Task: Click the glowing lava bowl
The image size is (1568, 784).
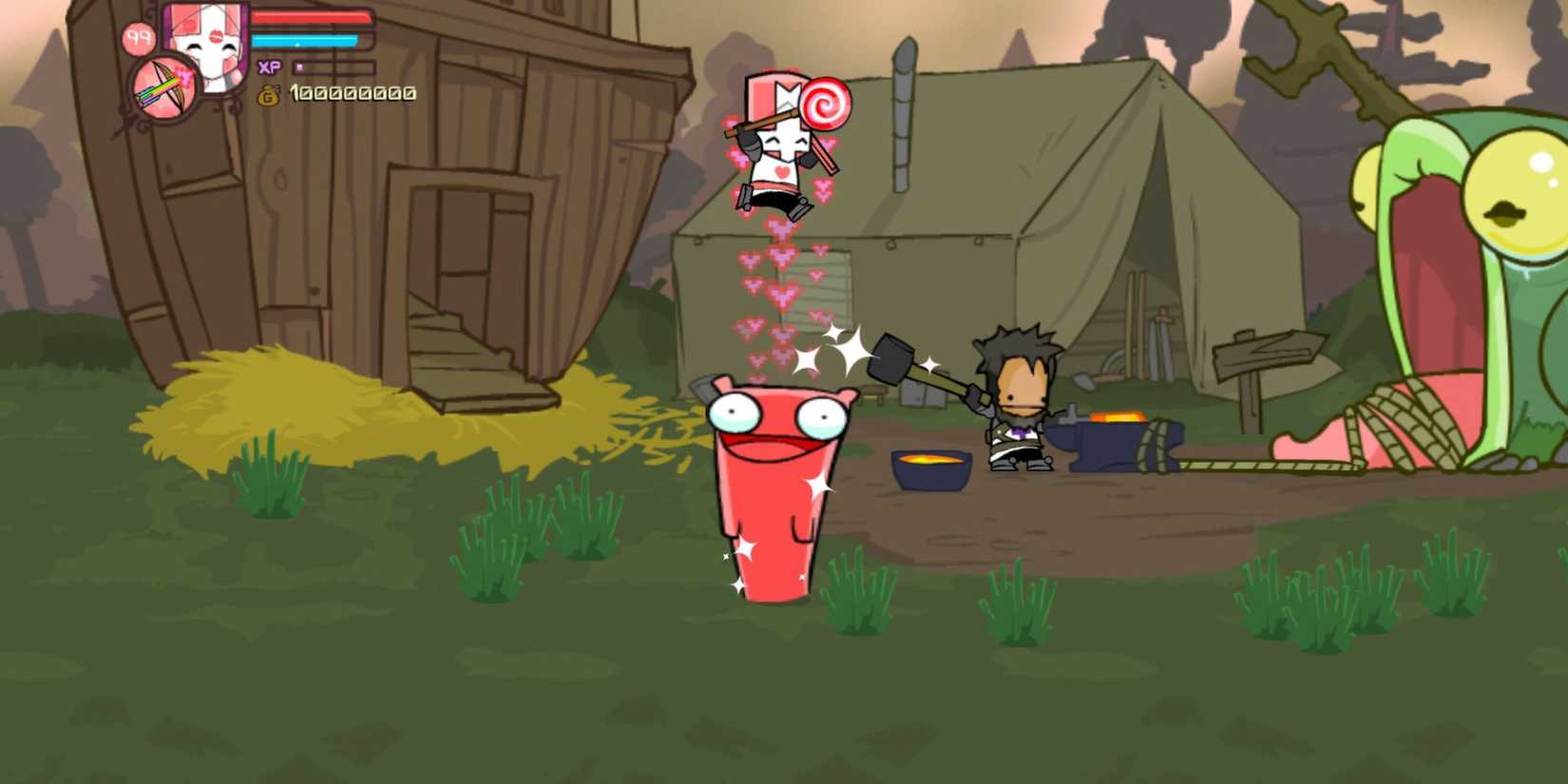Action: (x=928, y=468)
